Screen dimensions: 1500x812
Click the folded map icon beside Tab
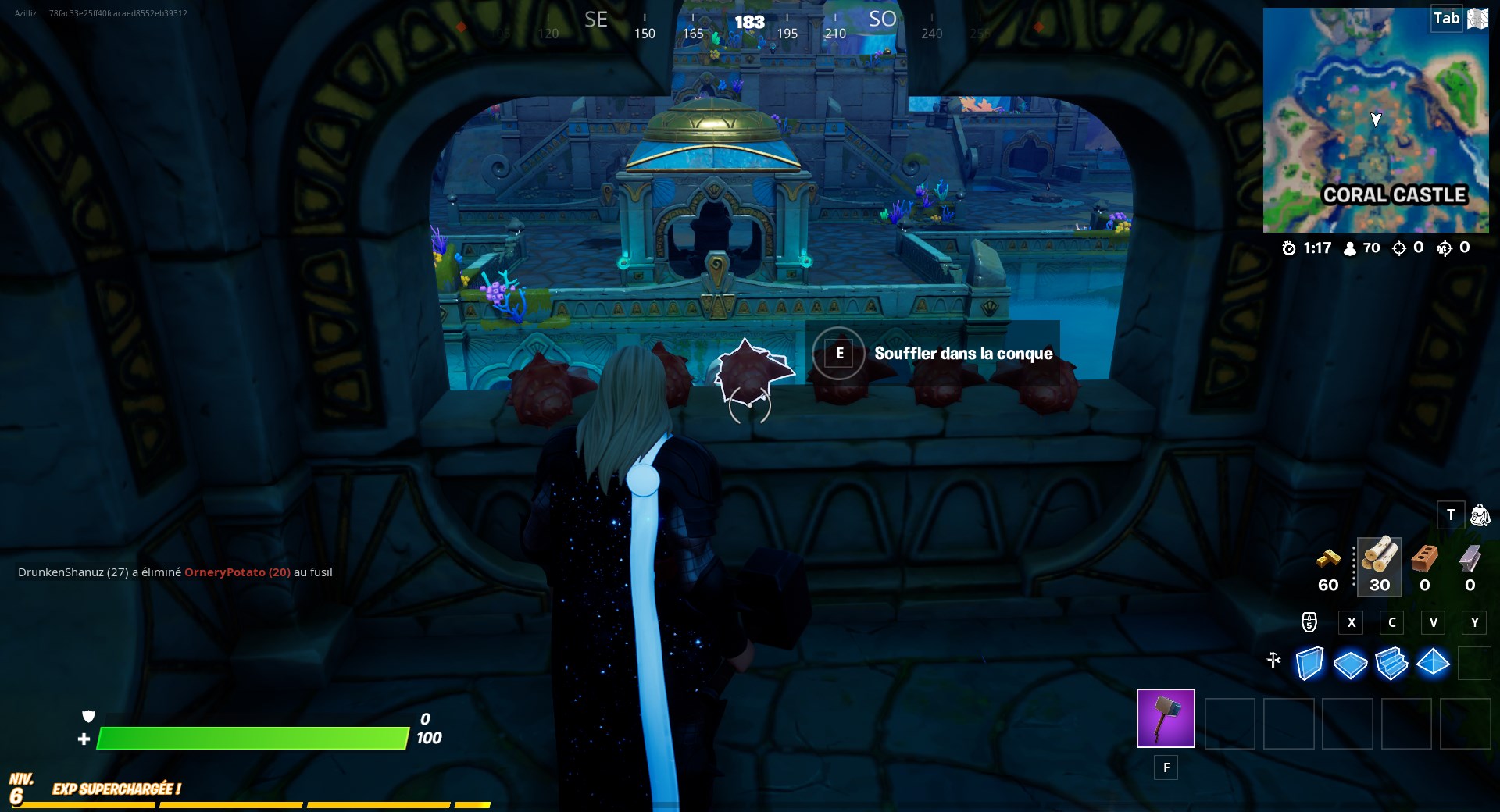pyautogui.click(x=1477, y=19)
